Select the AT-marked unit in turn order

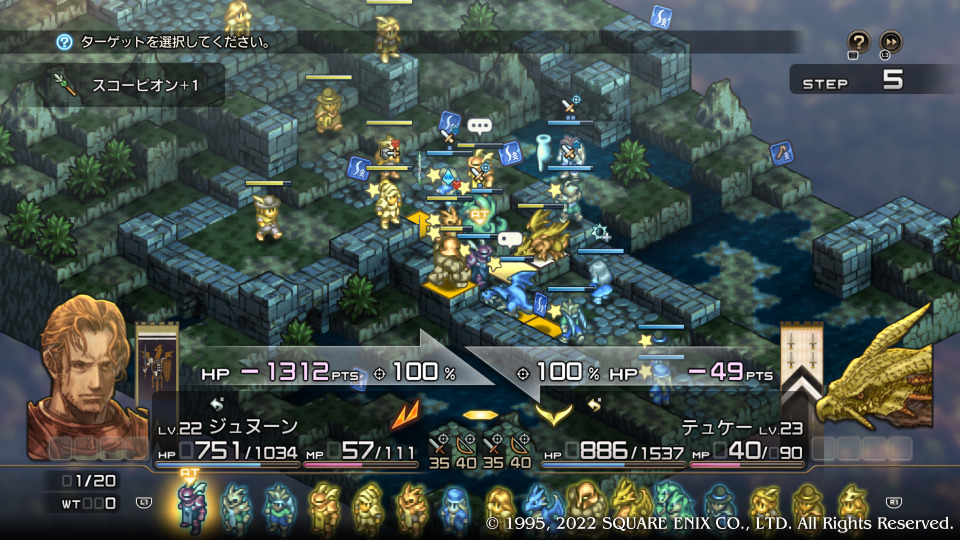(190, 505)
